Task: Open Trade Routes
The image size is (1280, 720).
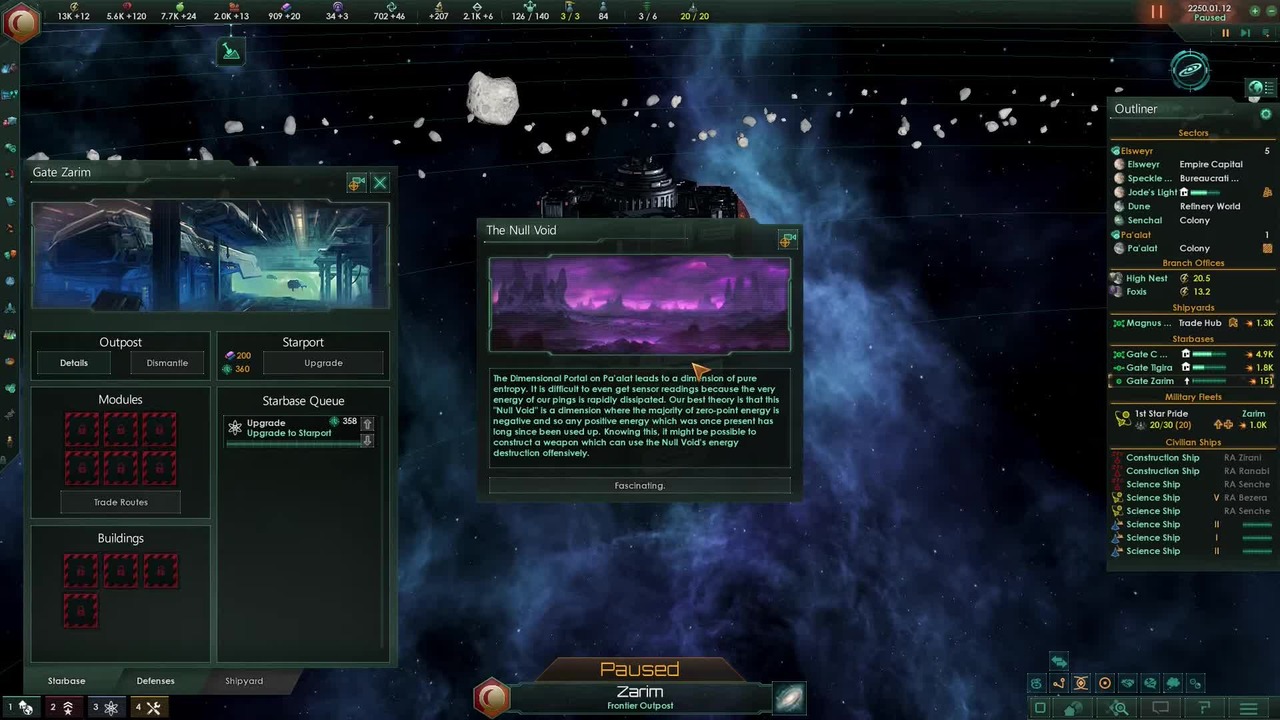Action: (121, 502)
